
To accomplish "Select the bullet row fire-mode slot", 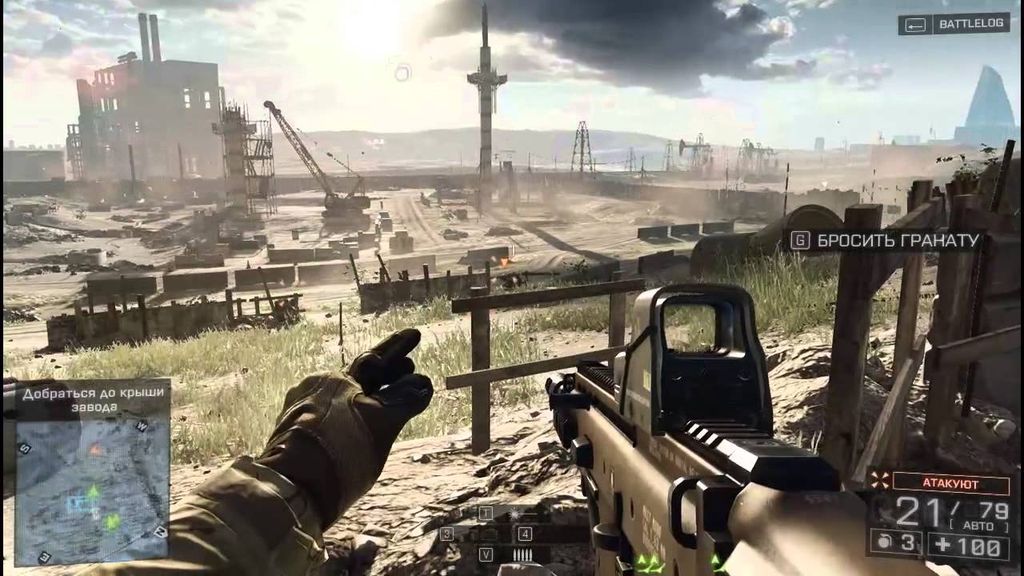I will point(521,554).
